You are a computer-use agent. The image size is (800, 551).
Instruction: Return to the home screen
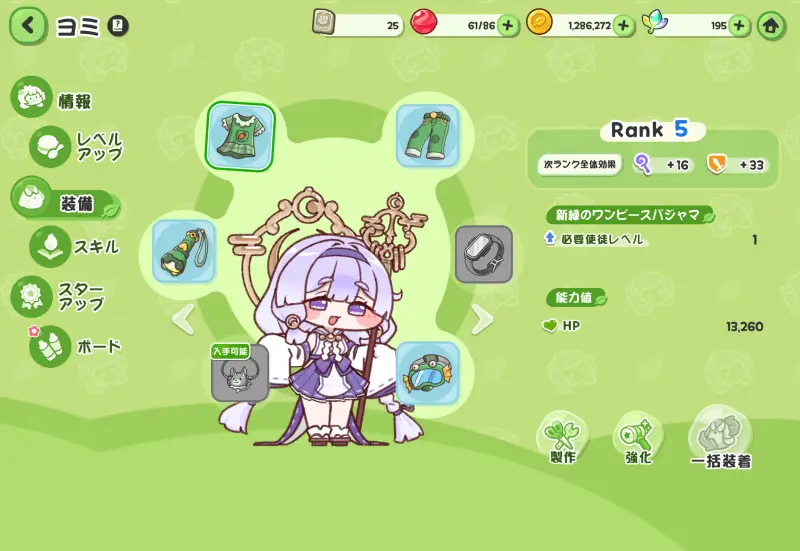[x=772, y=26]
